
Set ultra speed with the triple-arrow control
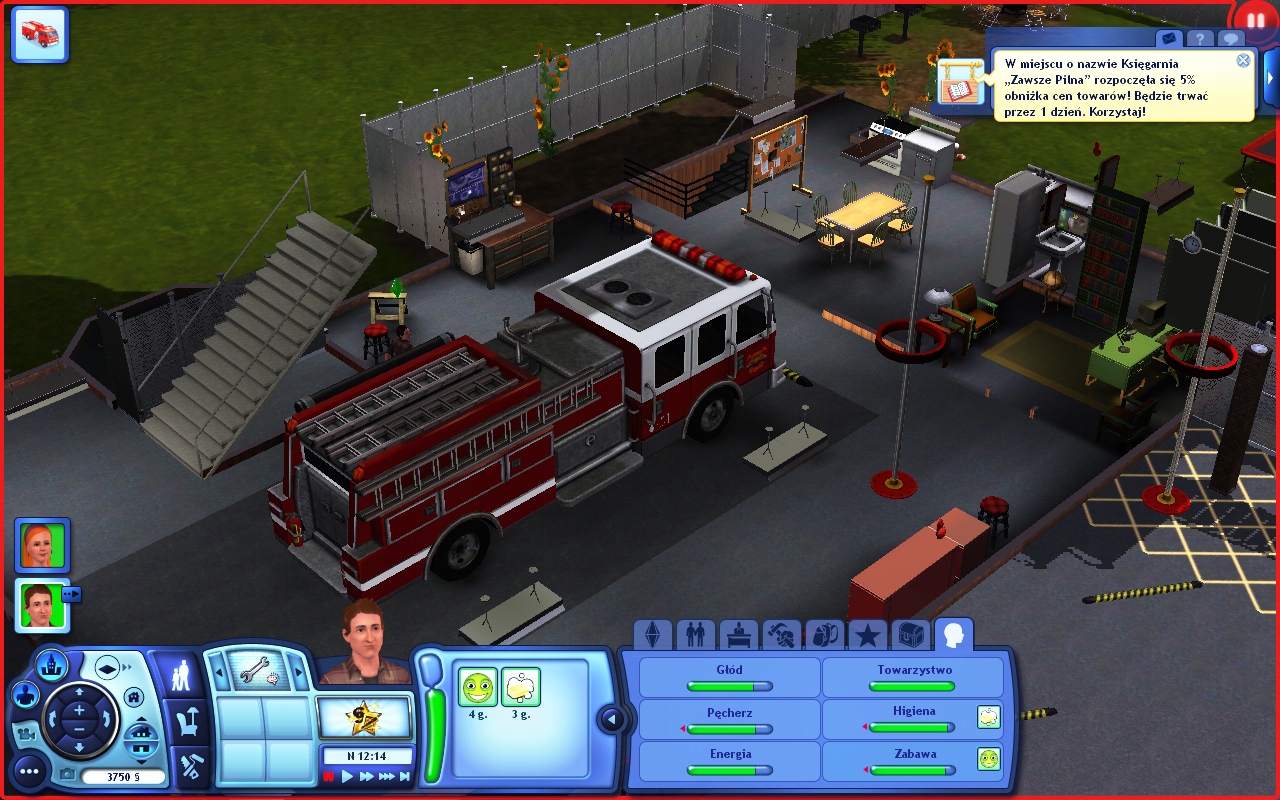click(387, 775)
